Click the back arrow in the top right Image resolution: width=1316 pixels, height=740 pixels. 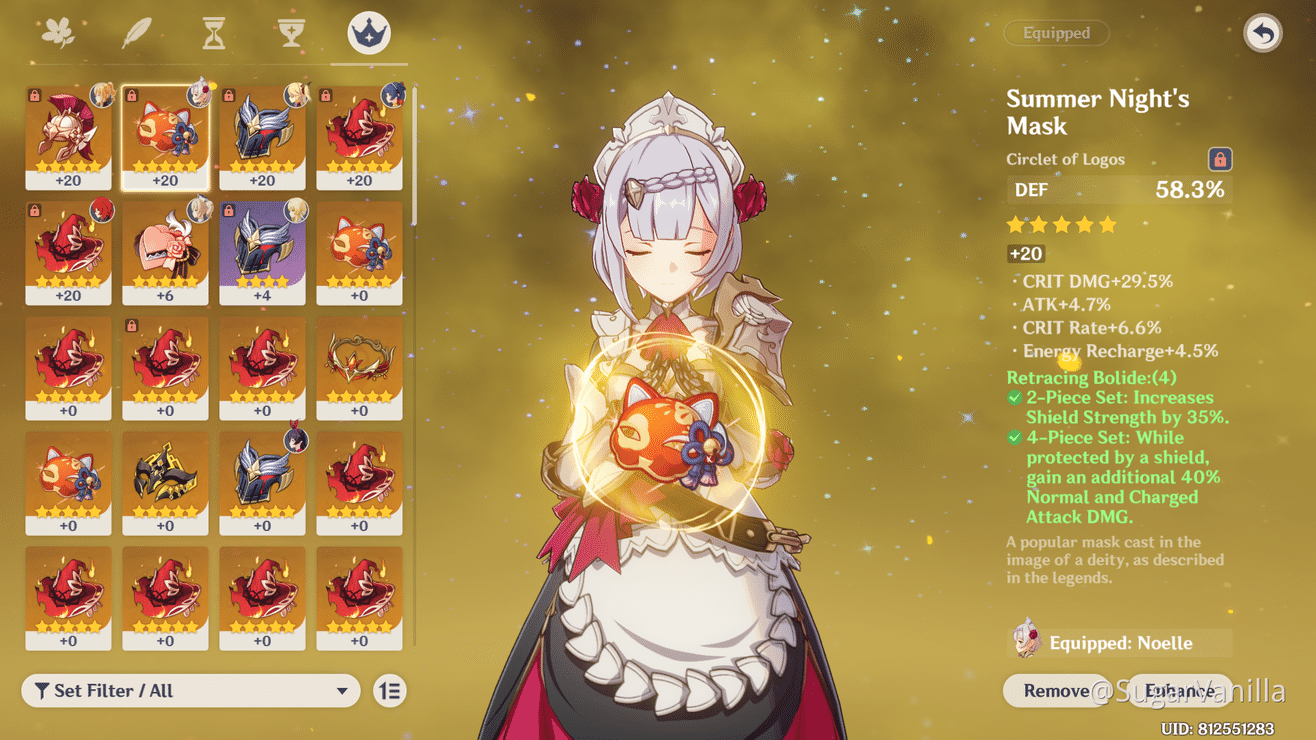pyautogui.click(x=1262, y=33)
